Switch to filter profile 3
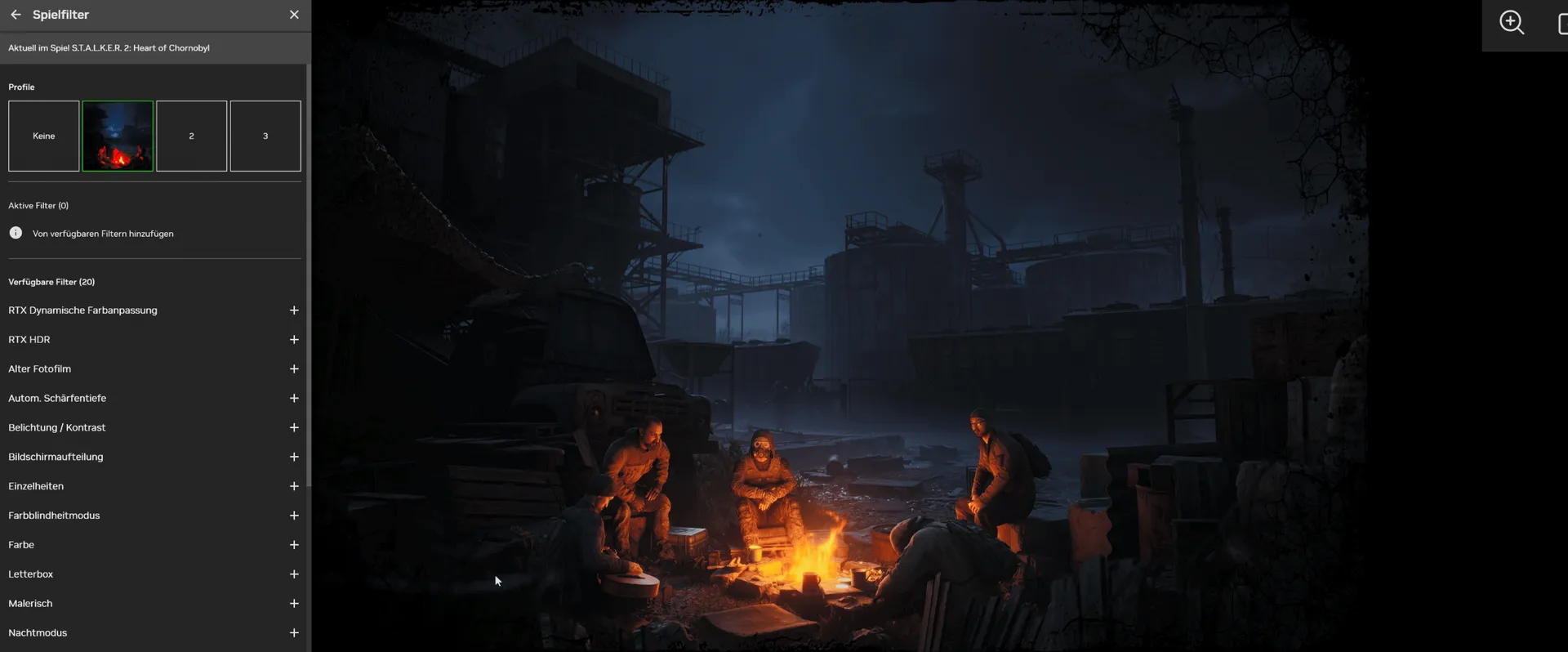 tap(265, 136)
